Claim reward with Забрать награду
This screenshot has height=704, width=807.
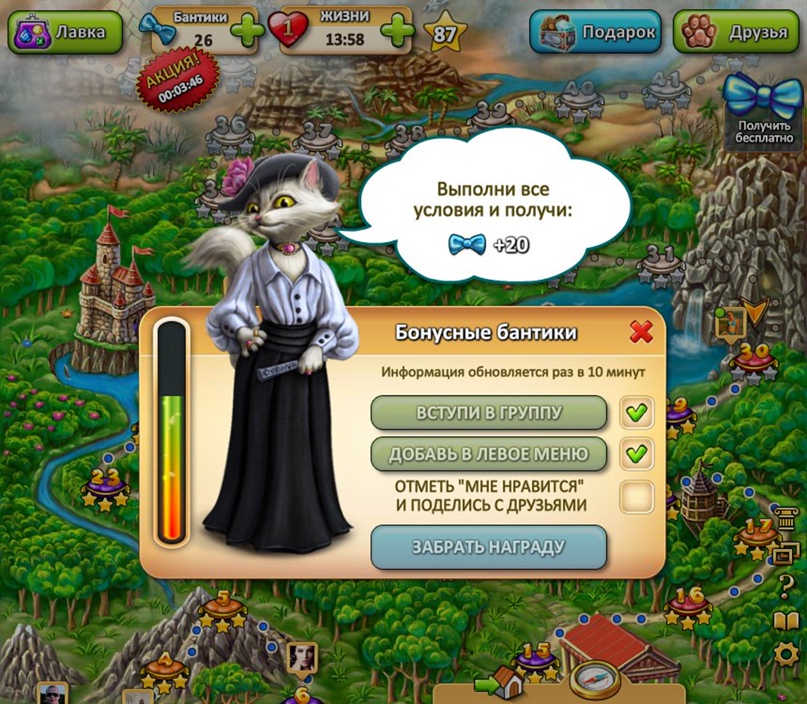pyautogui.click(x=489, y=547)
